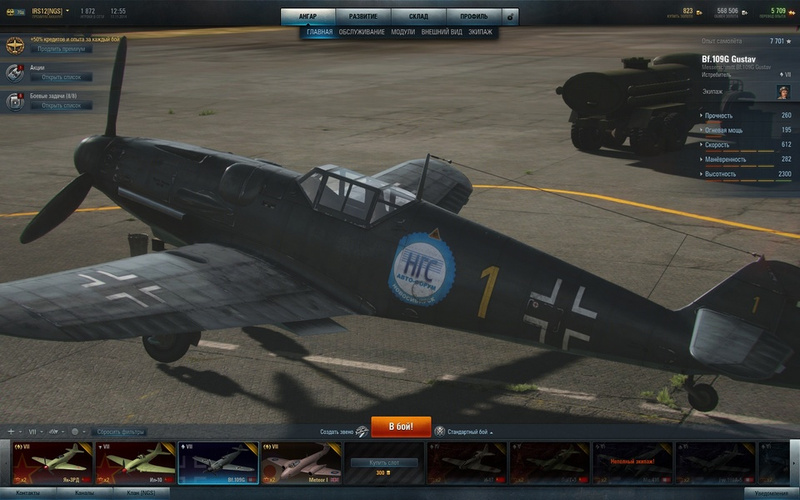Switch to the Экипаж sub-tab
This screenshot has height=500, width=800.
click(x=480, y=32)
